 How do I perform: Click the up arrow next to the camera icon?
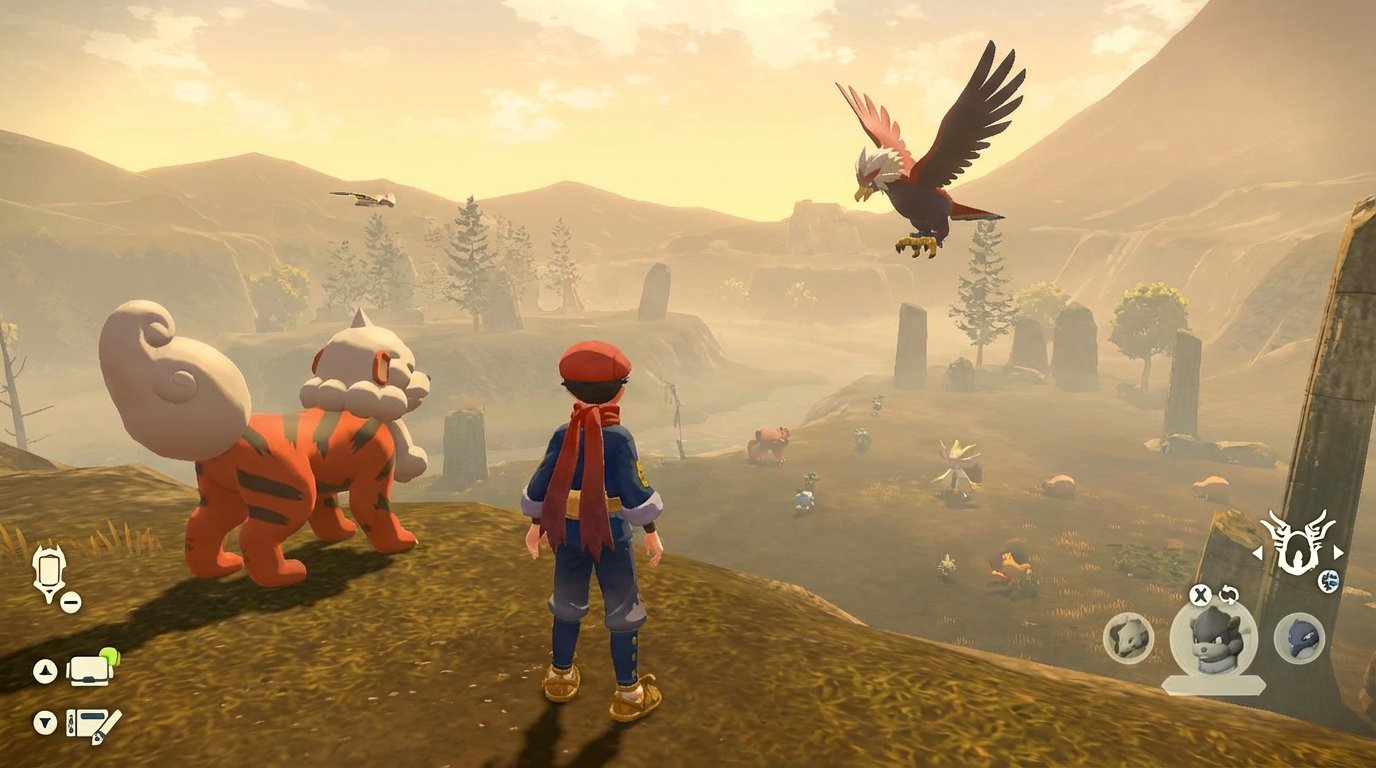tap(45, 671)
